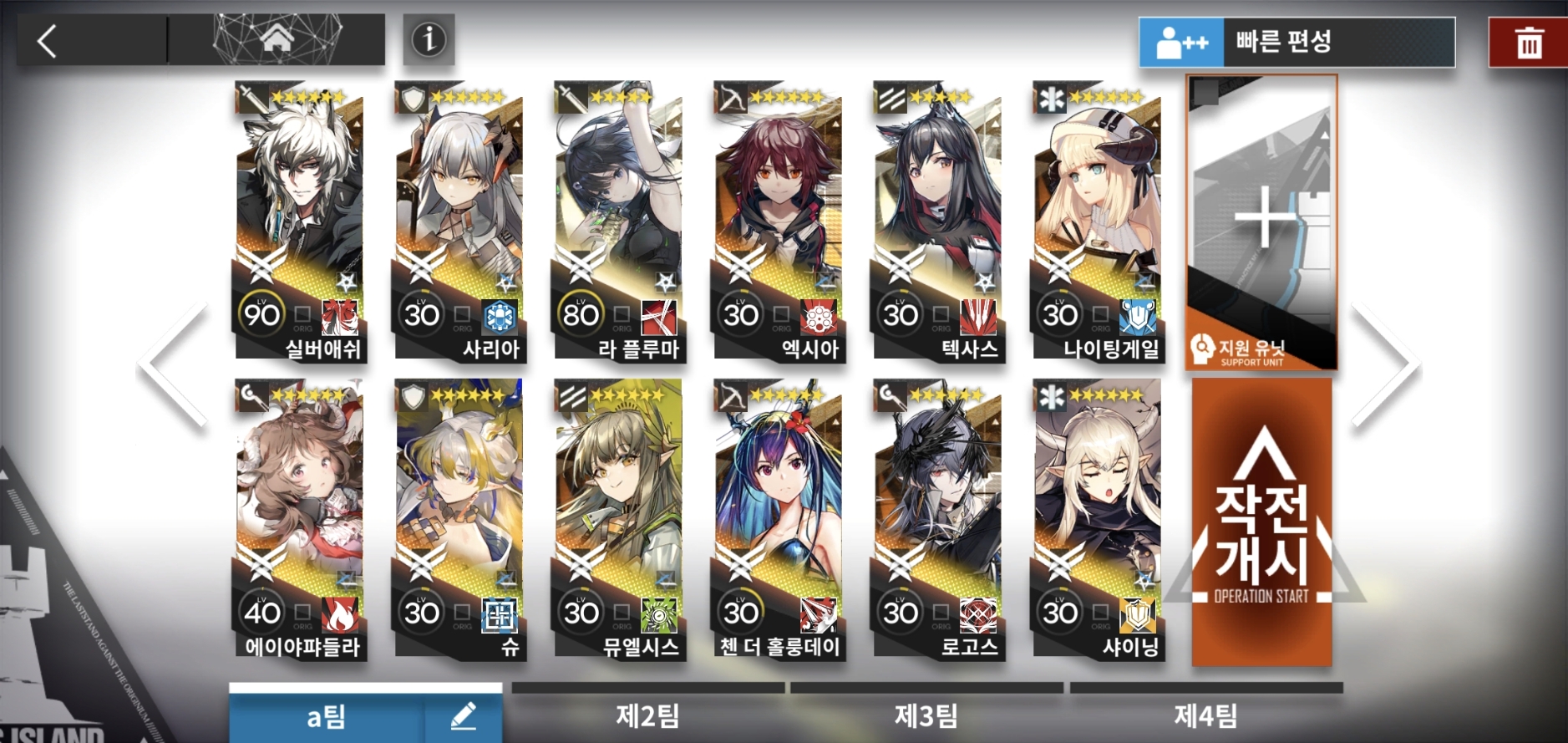This screenshot has height=743, width=1568.
Task: Add a support unit (지원 유닛)
Action: click(1261, 222)
